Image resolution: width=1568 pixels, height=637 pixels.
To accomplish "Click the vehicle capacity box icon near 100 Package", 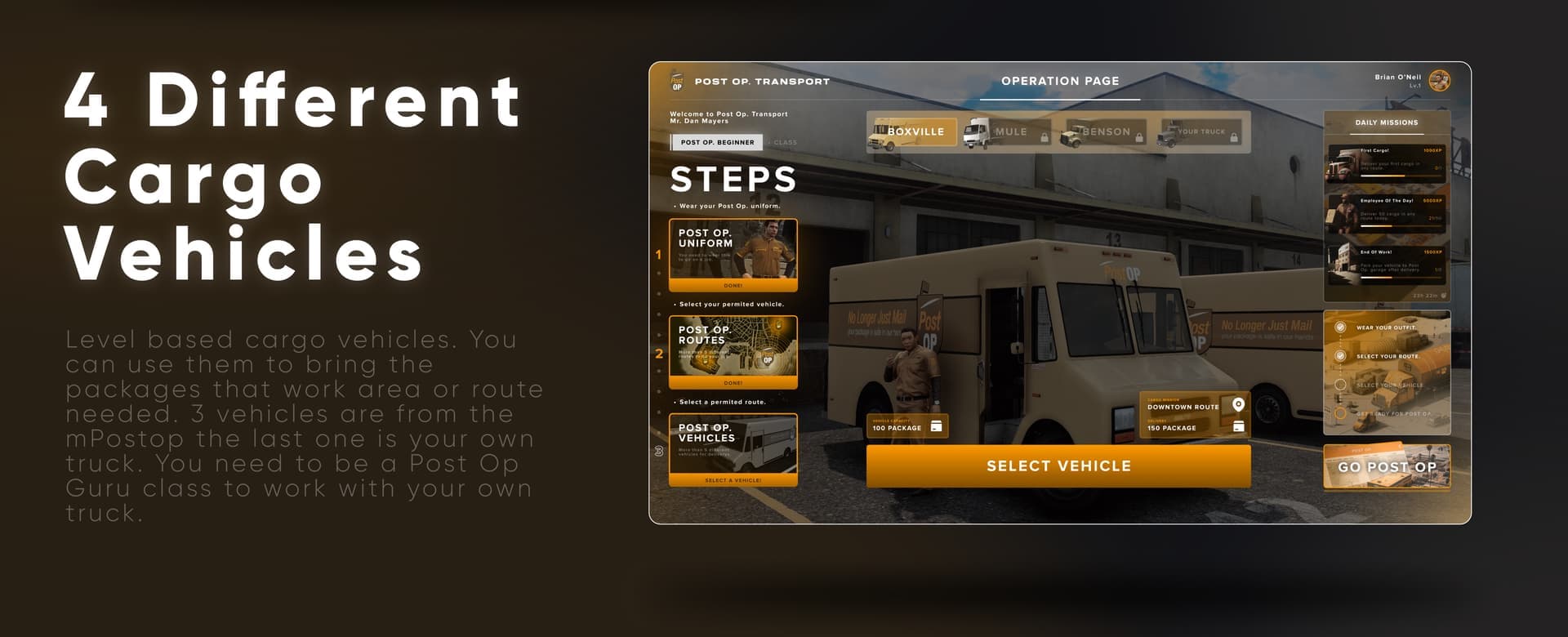I will pos(937,426).
